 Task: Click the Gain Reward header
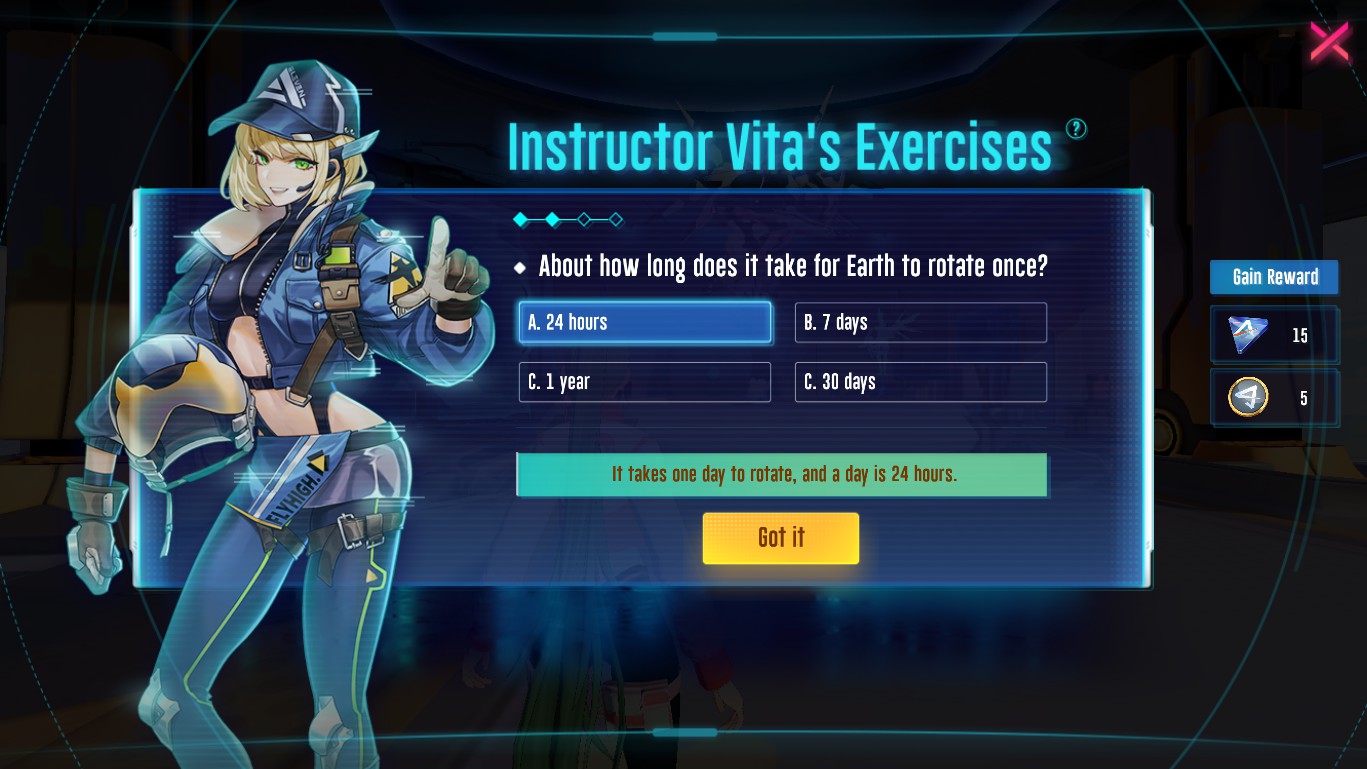click(1274, 277)
